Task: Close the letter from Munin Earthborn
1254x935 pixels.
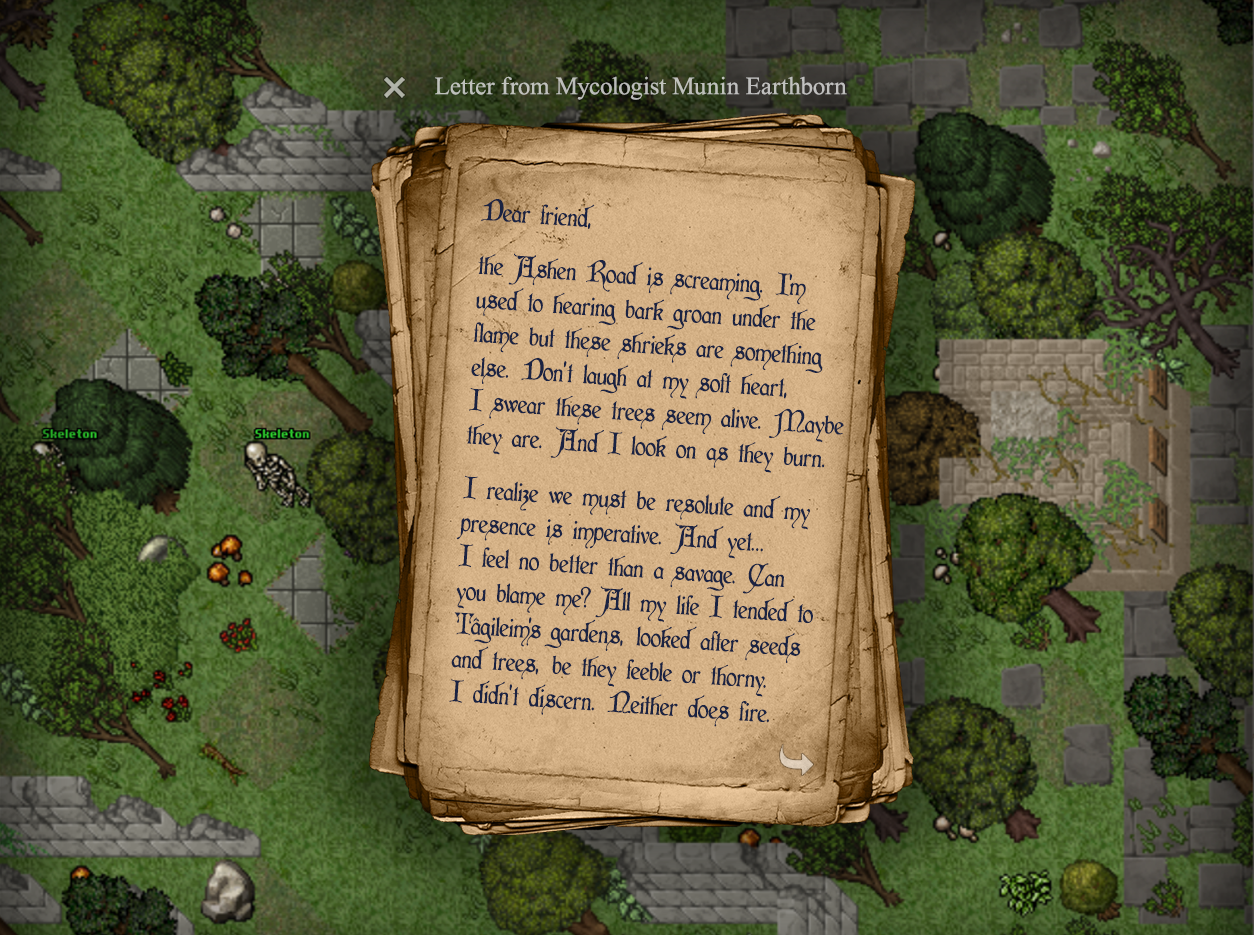Action: pyautogui.click(x=395, y=88)
